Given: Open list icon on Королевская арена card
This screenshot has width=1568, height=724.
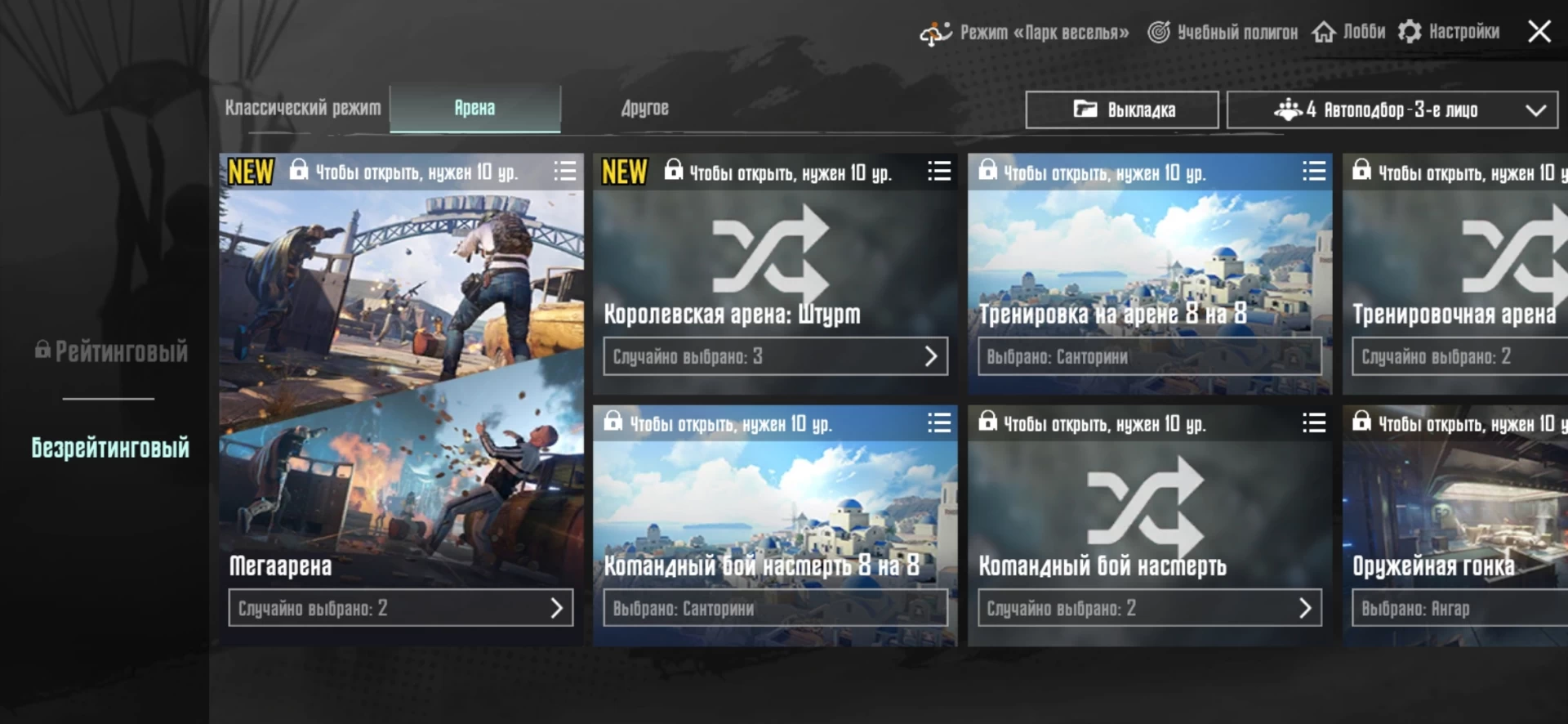Looking at the screenshot, I should click(x=939, y=171).
